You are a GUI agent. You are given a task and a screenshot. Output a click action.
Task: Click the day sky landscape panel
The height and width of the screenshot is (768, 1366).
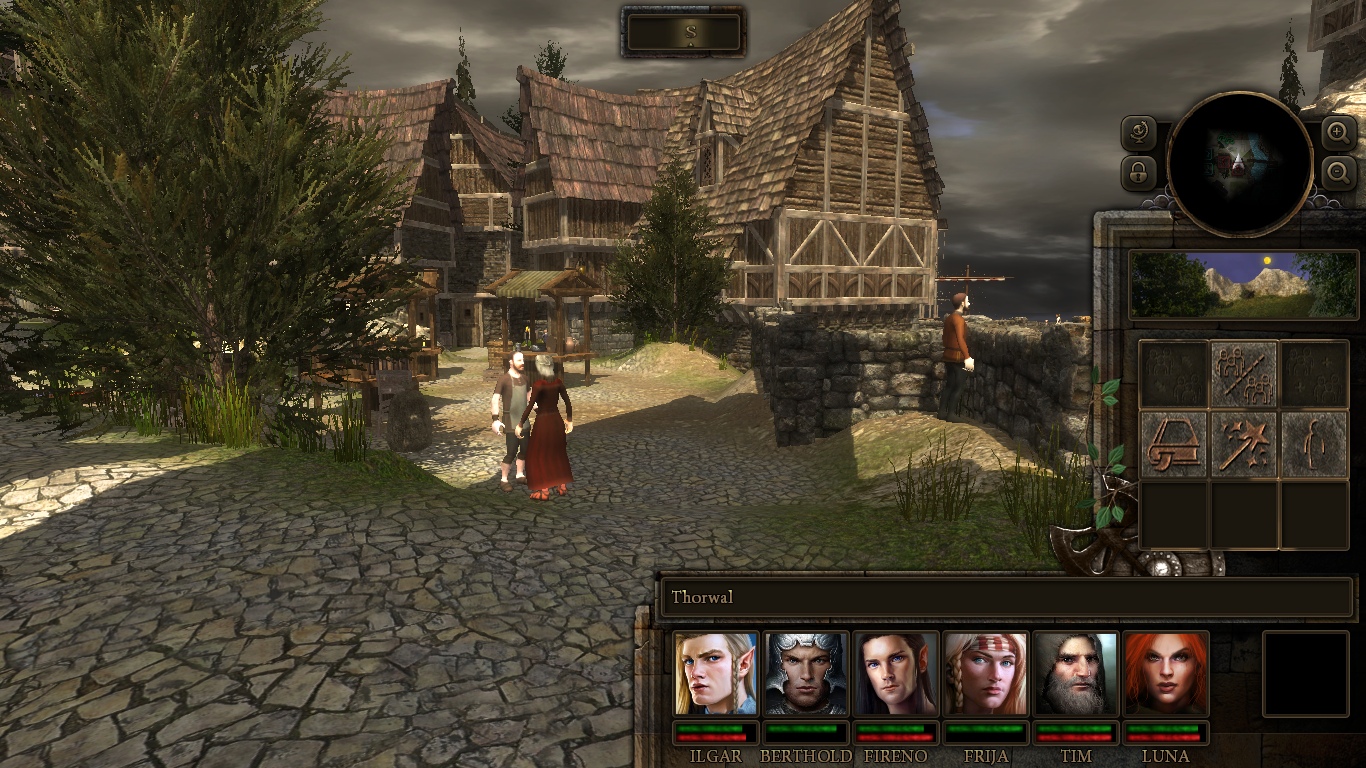[x=1244, y=285]
